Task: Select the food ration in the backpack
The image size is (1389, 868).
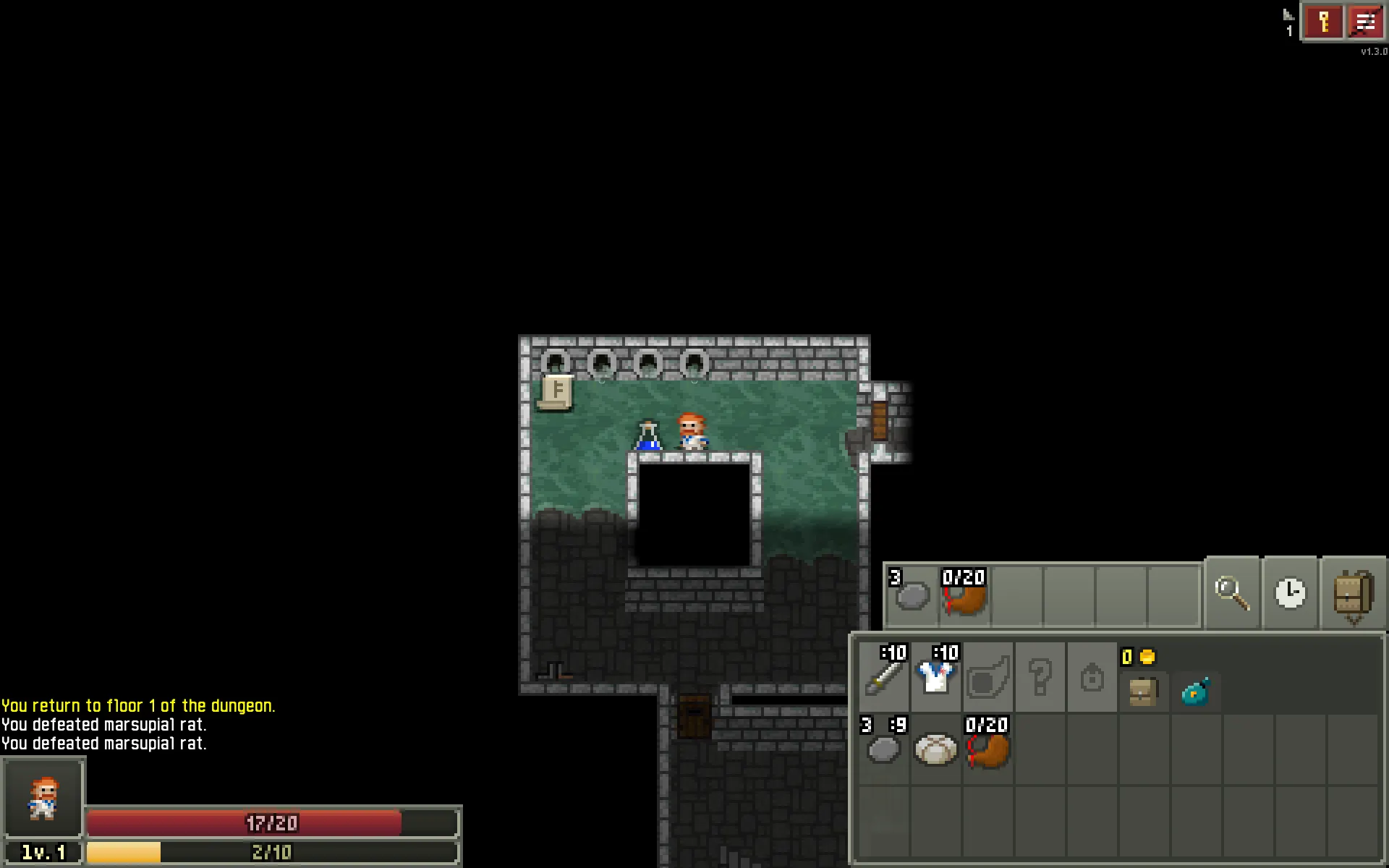Action: click(x=936, y=749)
